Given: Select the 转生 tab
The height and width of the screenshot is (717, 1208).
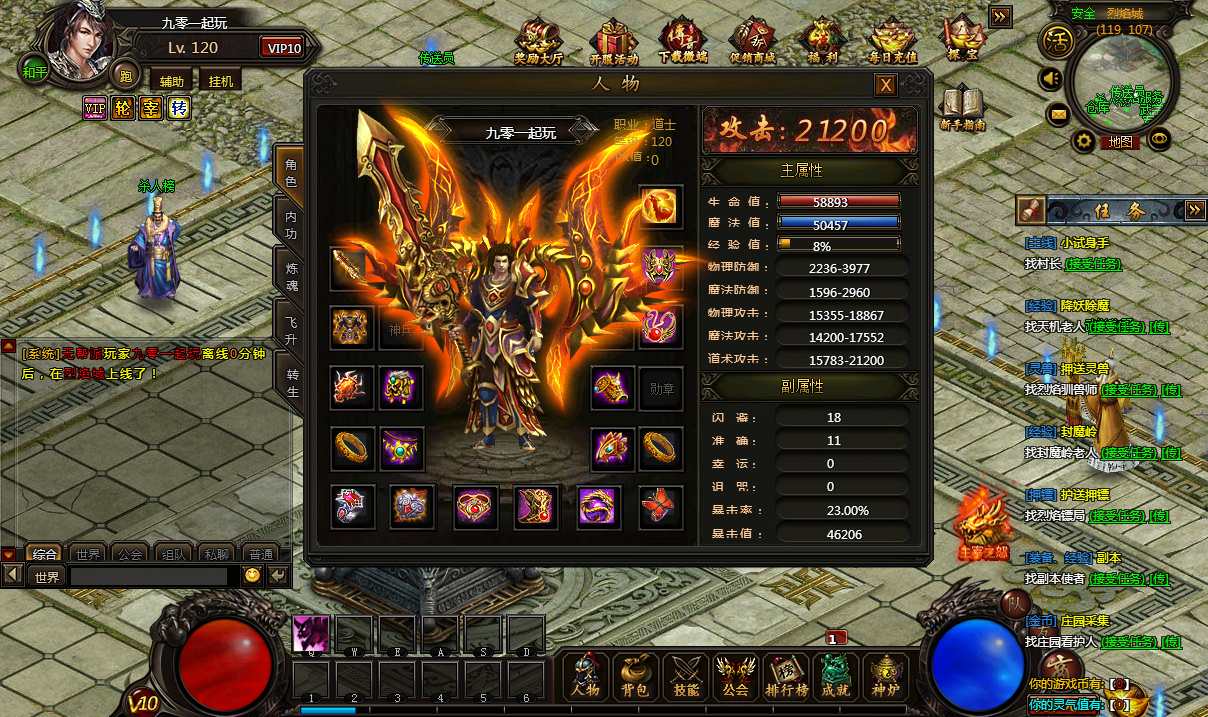Looking at the screenshot, I should tap(290, 383).
